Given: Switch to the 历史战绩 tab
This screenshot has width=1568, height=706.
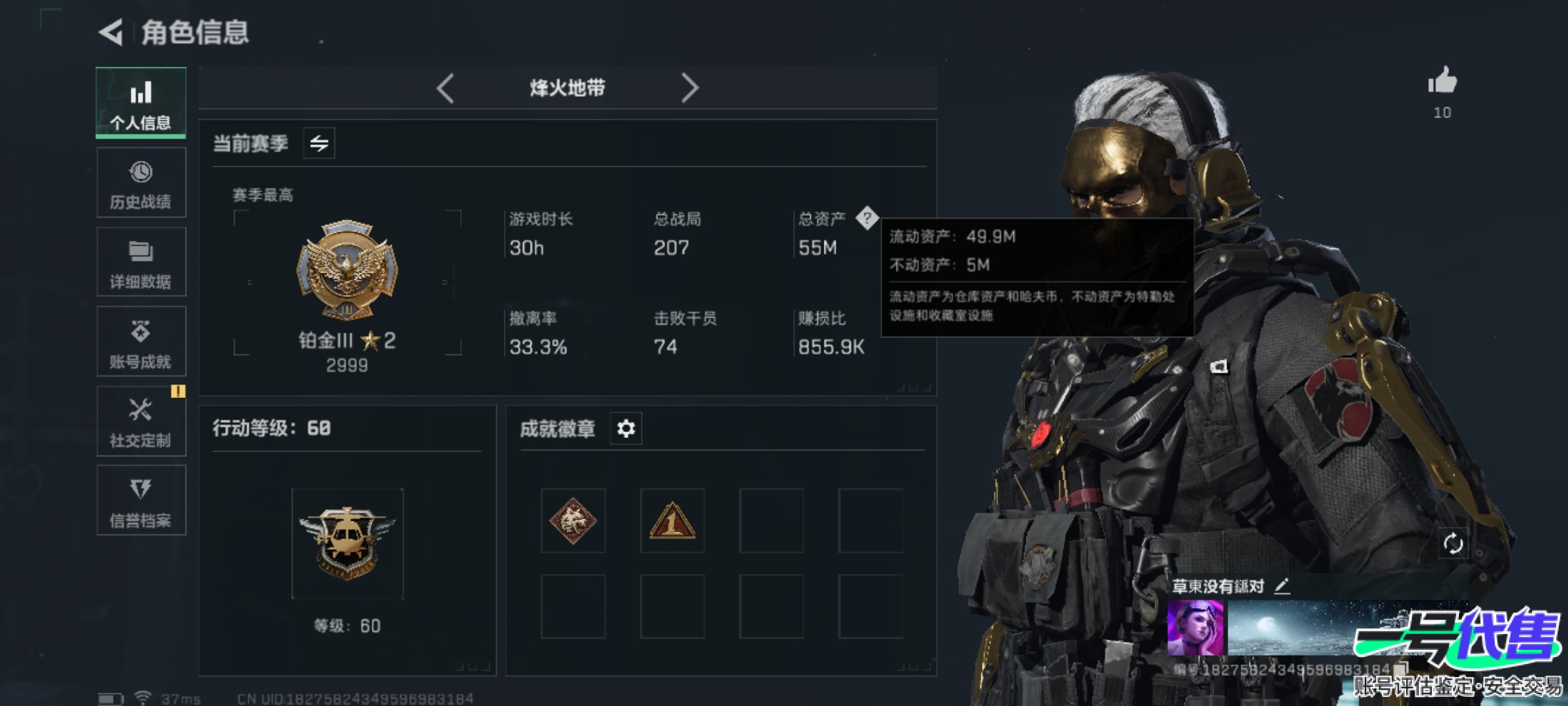Looking at the screenshot, I should pyautogui.click(x=141, y=183).
